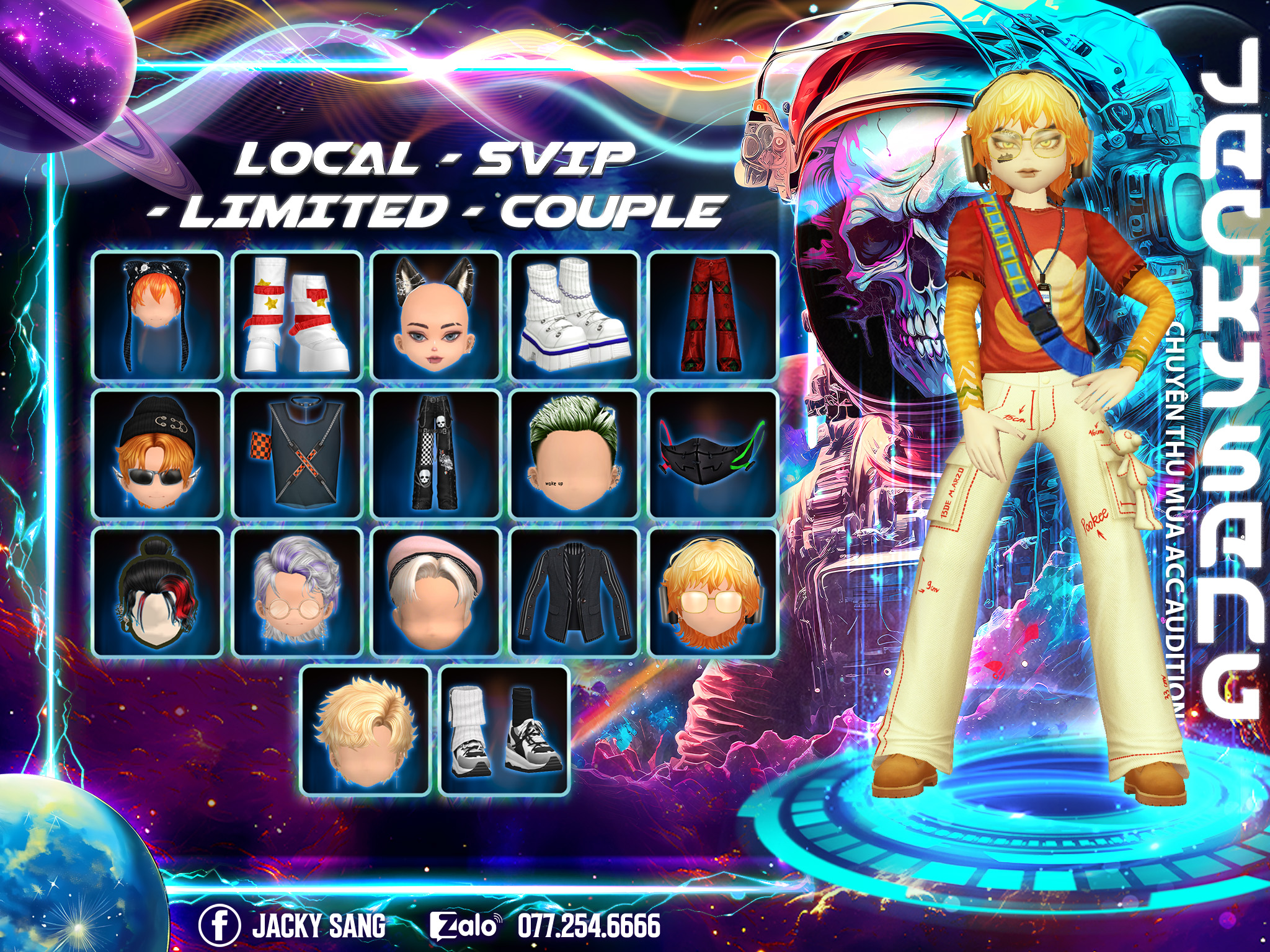Image resolution: width=1270 pixels, height=952 pixels.
Task: Select the orange hair with headphones tile
Action: pos(713,593)
